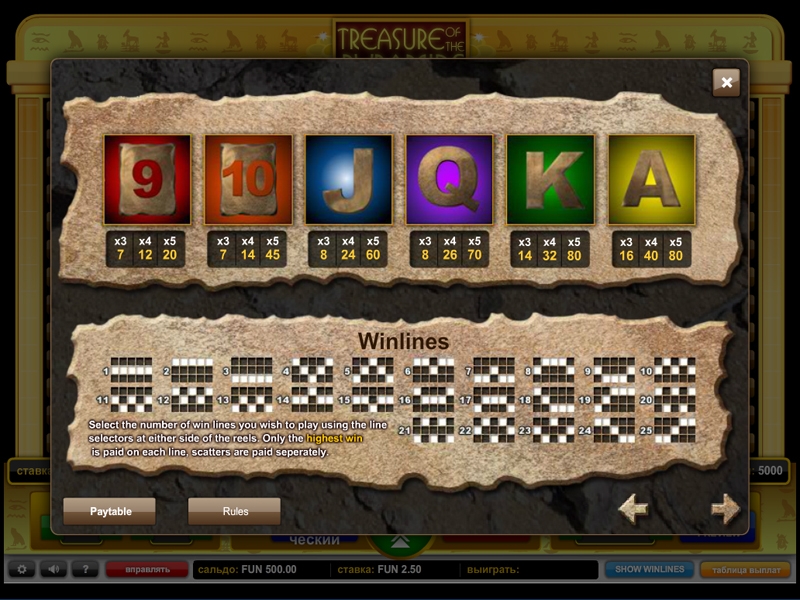Open settings with the gear icon
This screenshot has width=800, height=600.
pyautogui.click(x=21, y=570)
